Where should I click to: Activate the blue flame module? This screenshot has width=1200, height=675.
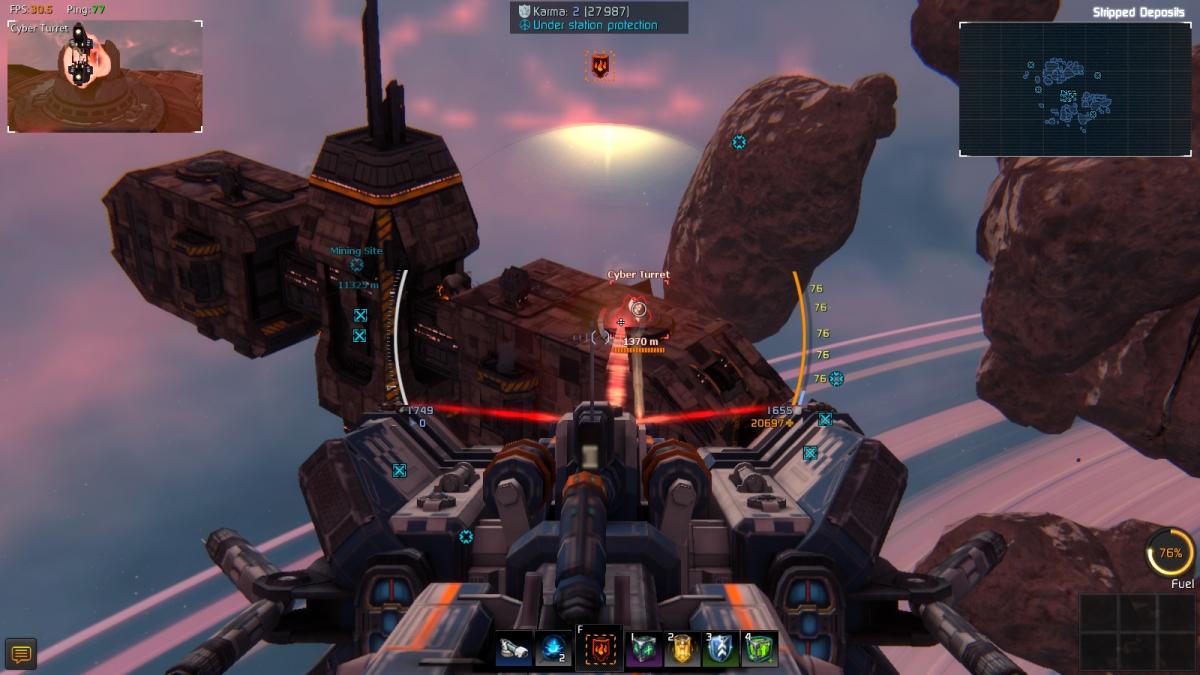pos(553,650)
